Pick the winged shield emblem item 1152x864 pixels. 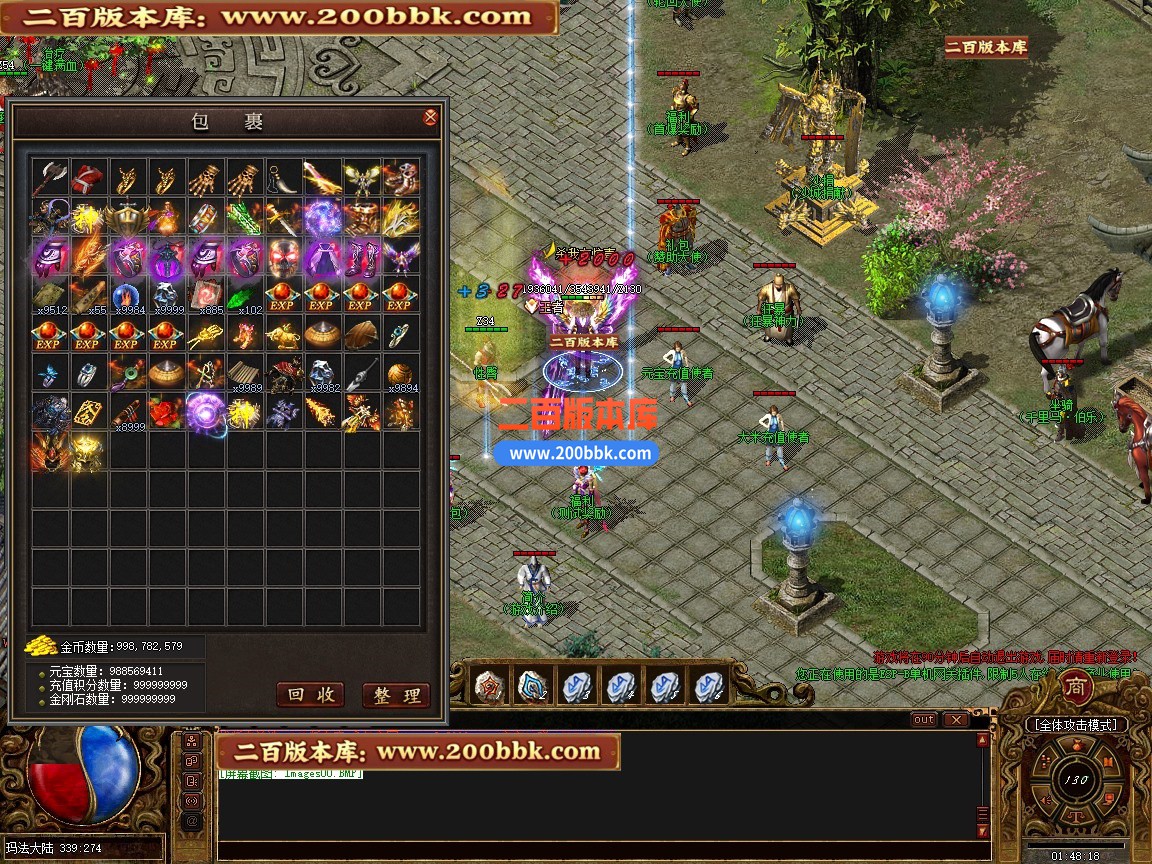tap(127, 217)
